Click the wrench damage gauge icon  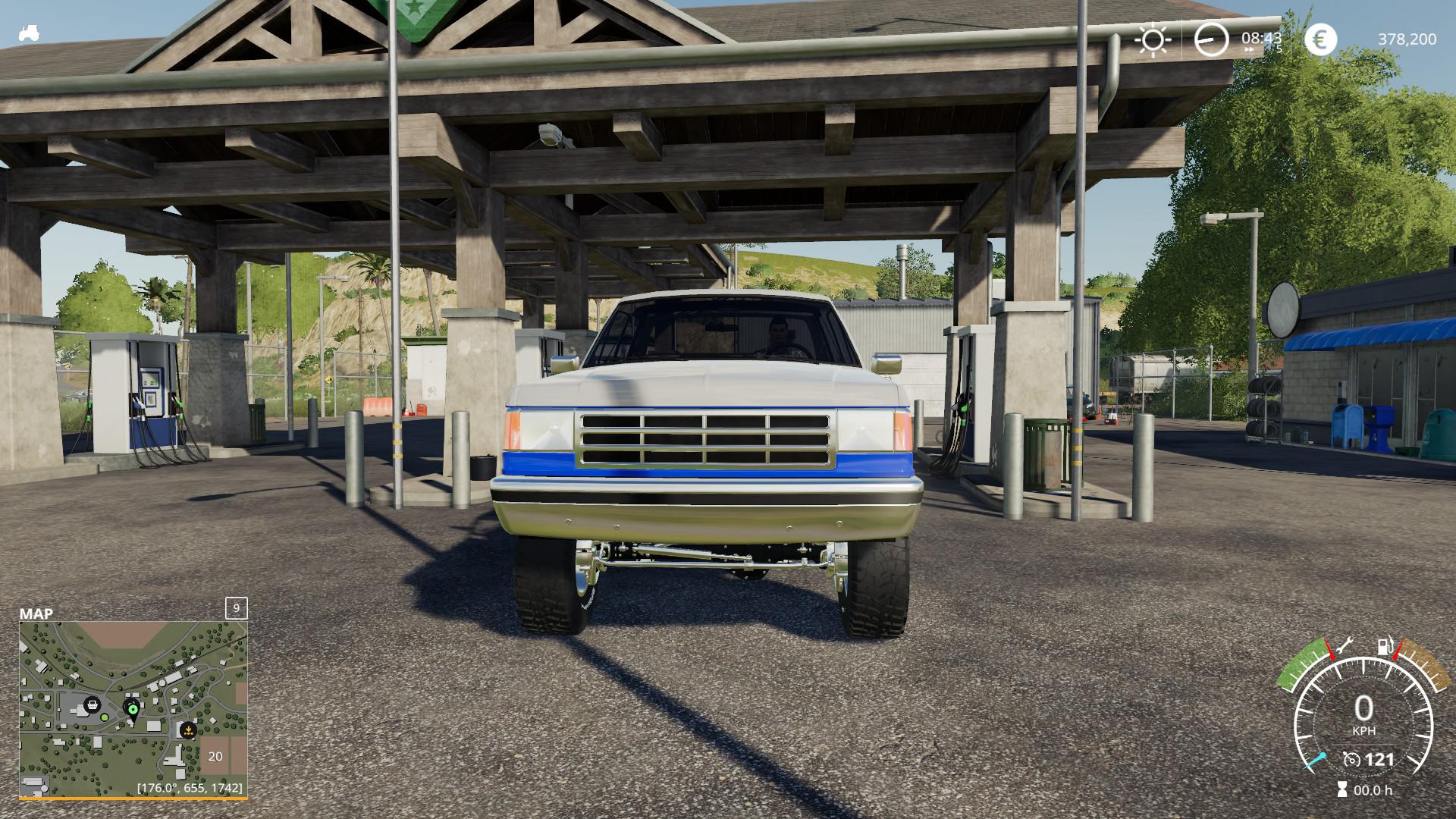pyautogui.click(x=1345, y=645)
